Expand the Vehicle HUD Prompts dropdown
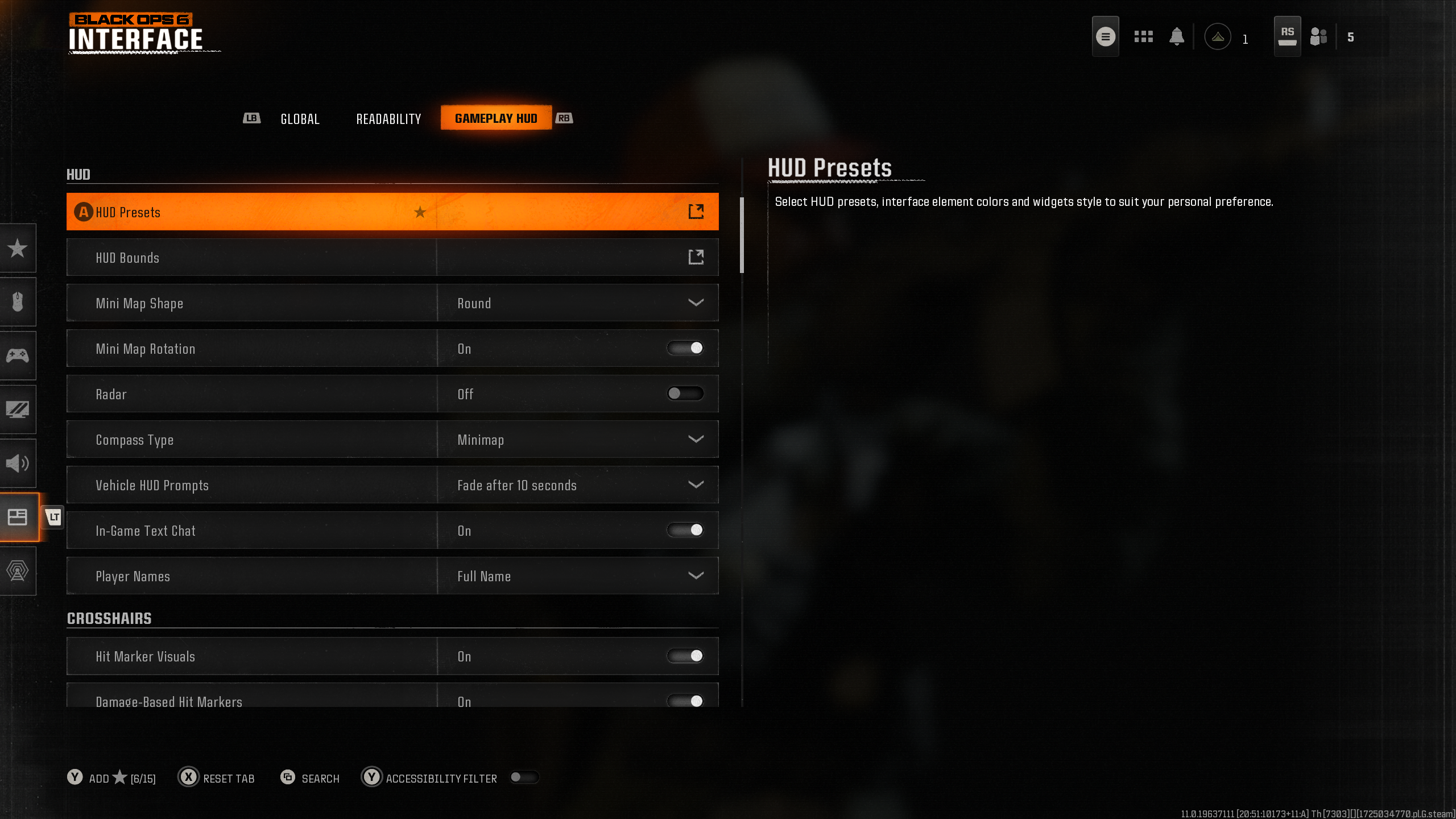This screenshot has height=819, width=1456. 577,485
